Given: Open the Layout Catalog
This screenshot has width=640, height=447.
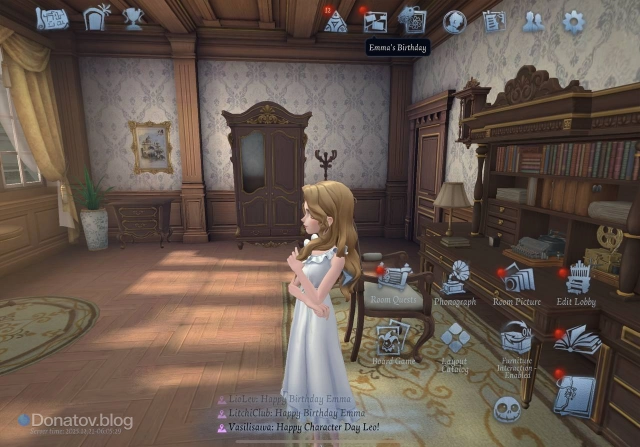Looking at the screenshot, I should coord(455,340).
